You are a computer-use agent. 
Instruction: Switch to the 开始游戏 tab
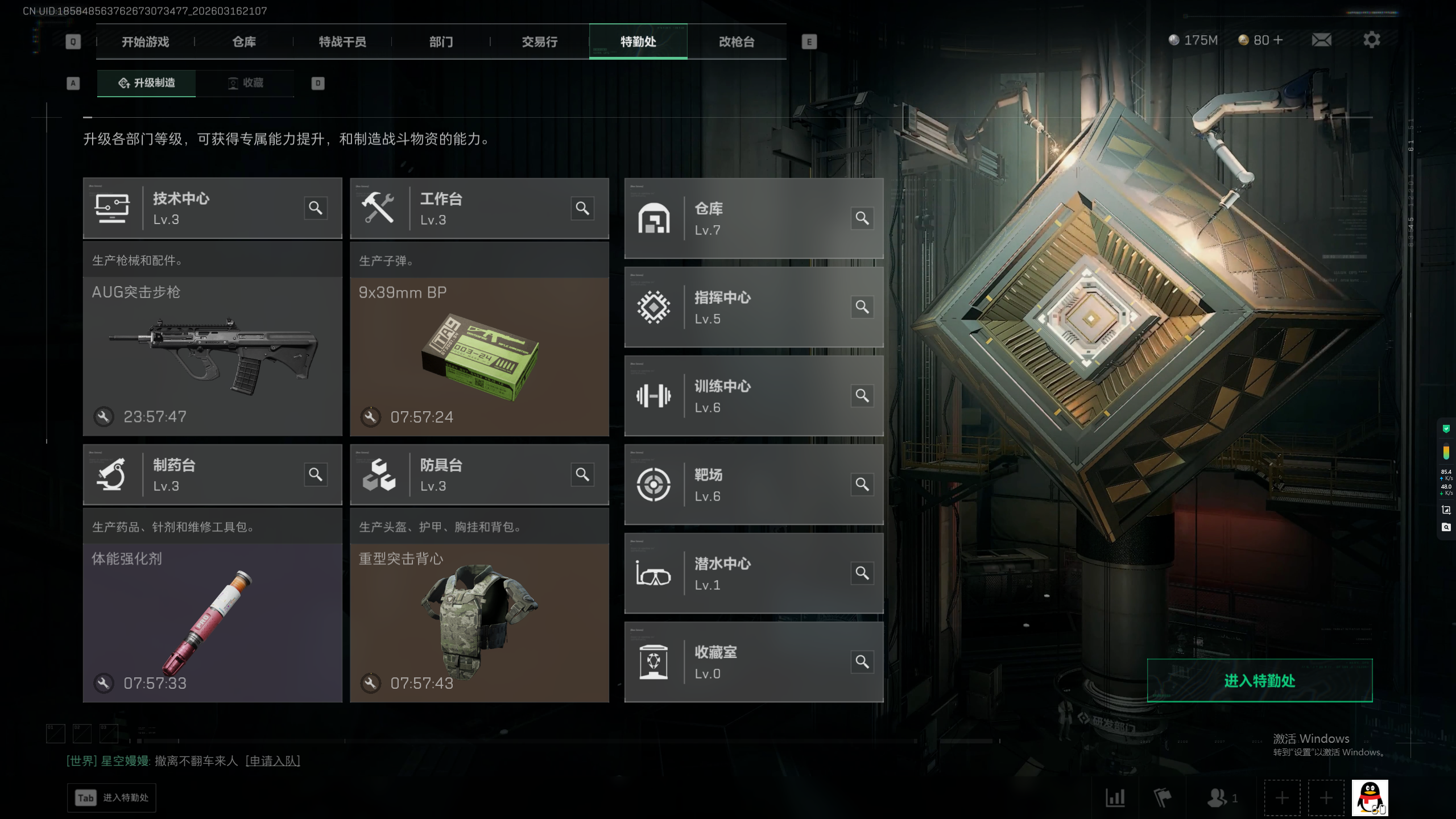tap(145, 42)
